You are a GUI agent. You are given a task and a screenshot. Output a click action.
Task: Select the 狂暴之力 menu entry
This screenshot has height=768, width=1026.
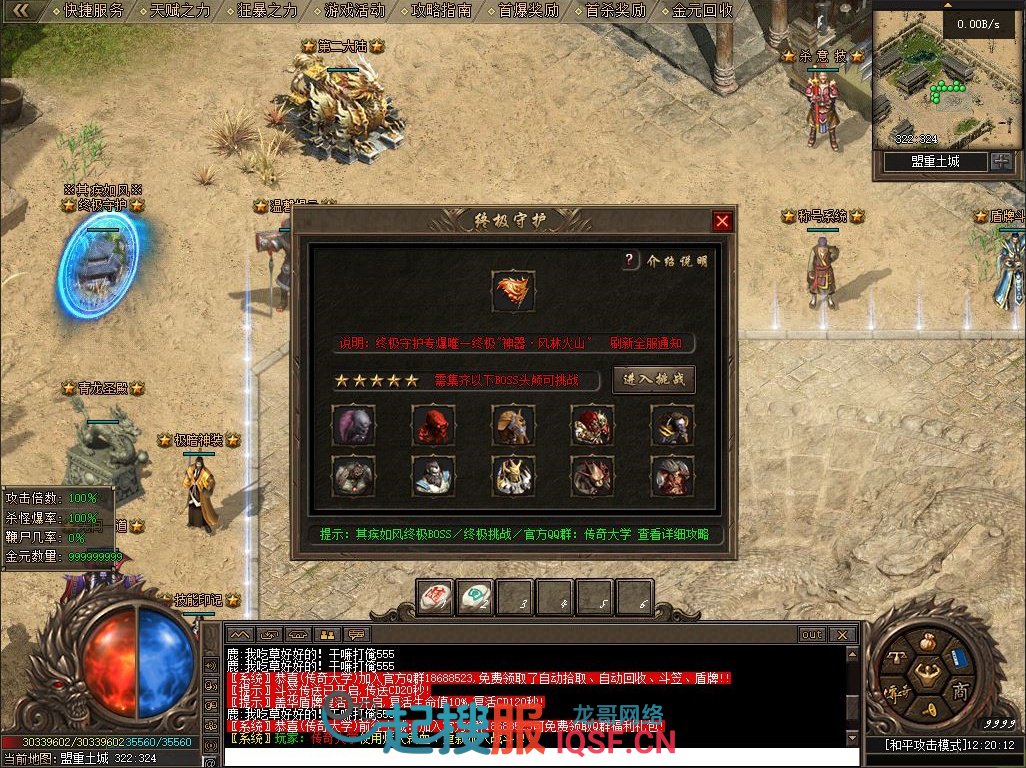[x=268, y=11]
